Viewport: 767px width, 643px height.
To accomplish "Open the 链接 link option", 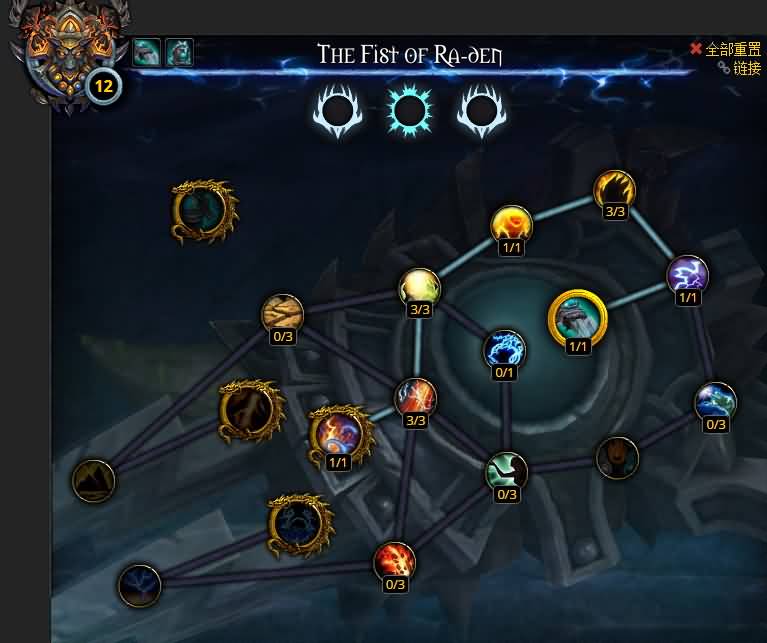I will [739, 68].
